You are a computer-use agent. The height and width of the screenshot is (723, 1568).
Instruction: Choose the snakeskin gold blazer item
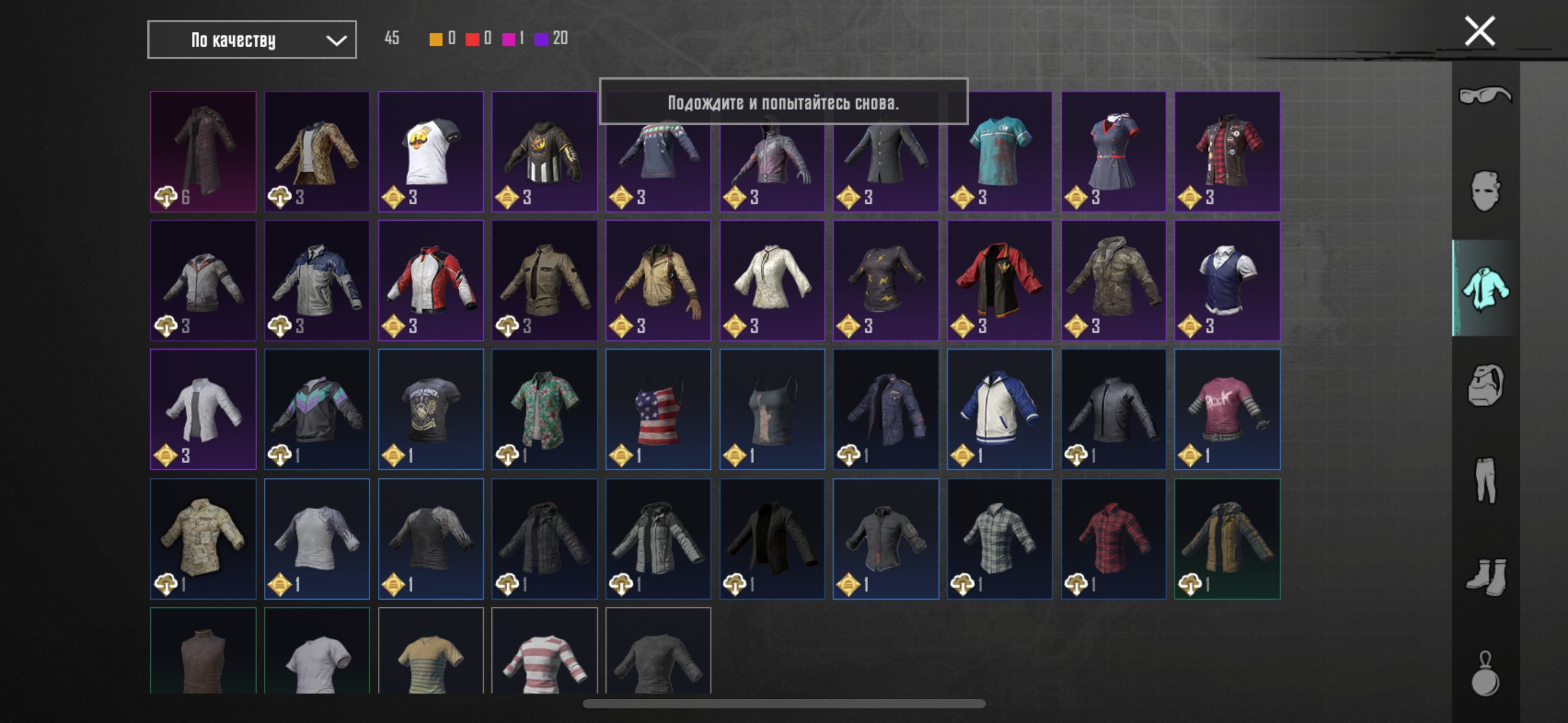317,151
